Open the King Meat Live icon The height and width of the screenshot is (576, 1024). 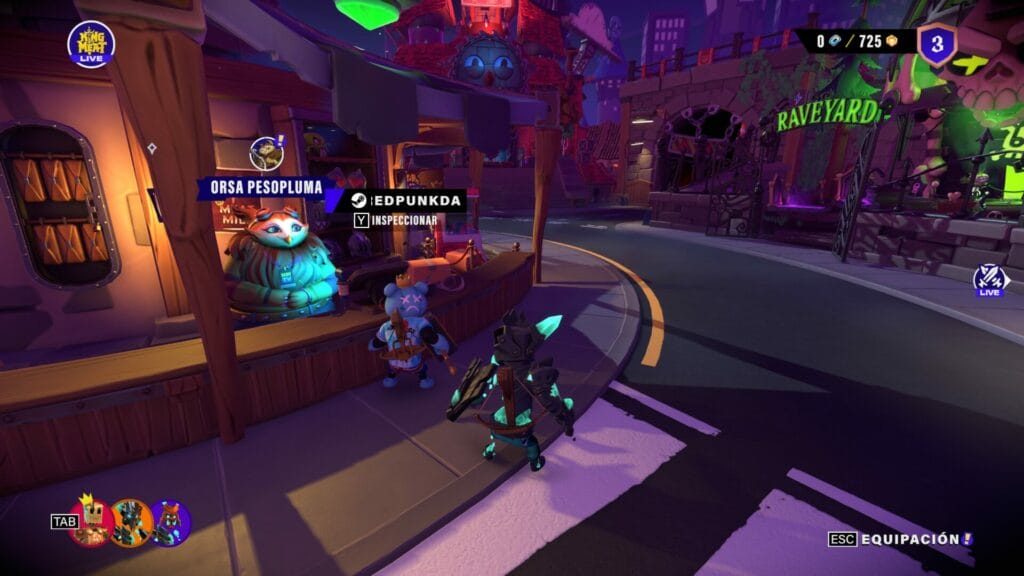[91, 44]
